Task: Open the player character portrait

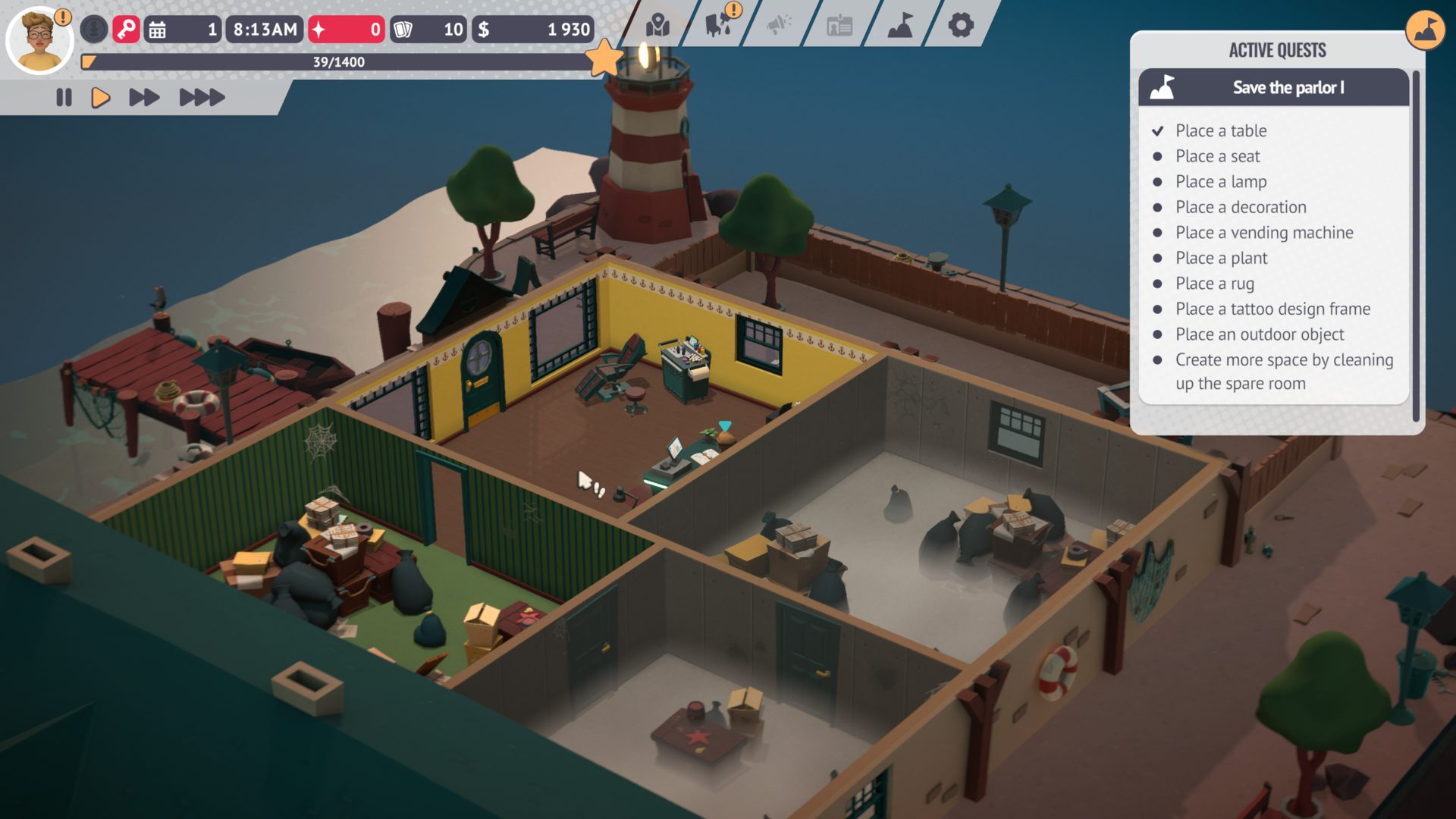Action: tap(39, 39)
